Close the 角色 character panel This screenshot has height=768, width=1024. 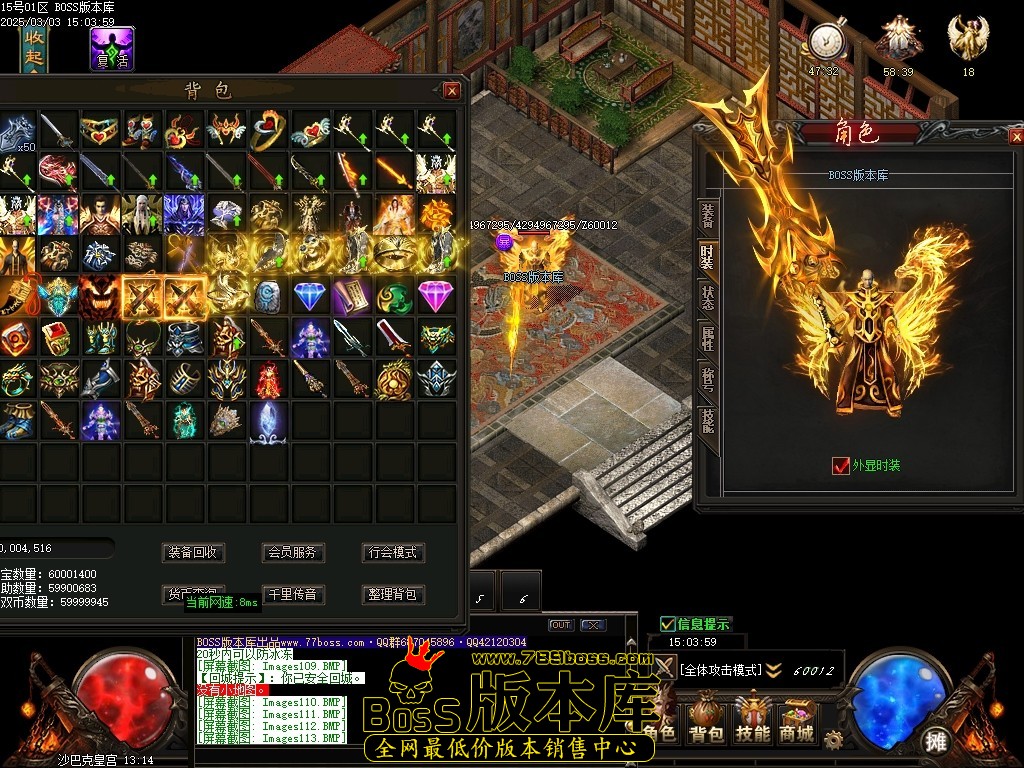[1006, 133]
